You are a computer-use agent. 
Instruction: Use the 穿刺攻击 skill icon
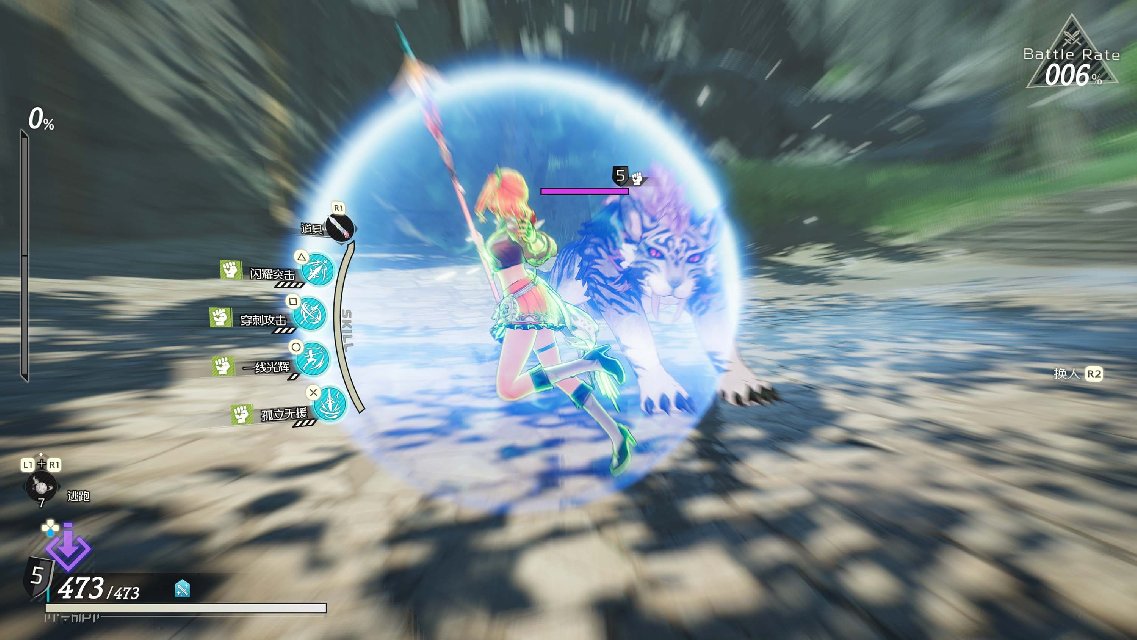click(x=310, y=314)
